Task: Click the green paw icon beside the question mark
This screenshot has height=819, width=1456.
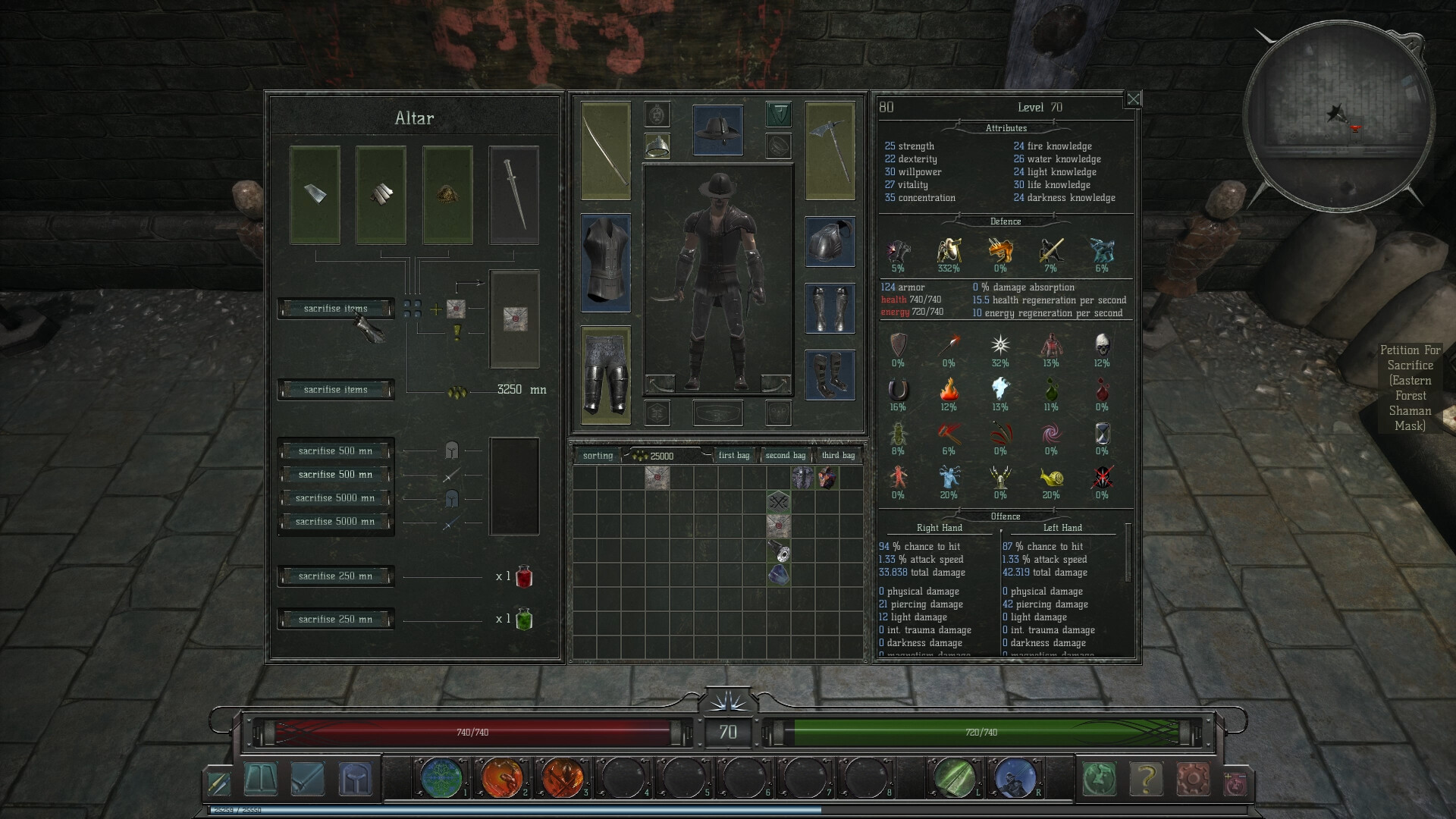Action: tap(1101, 778)
